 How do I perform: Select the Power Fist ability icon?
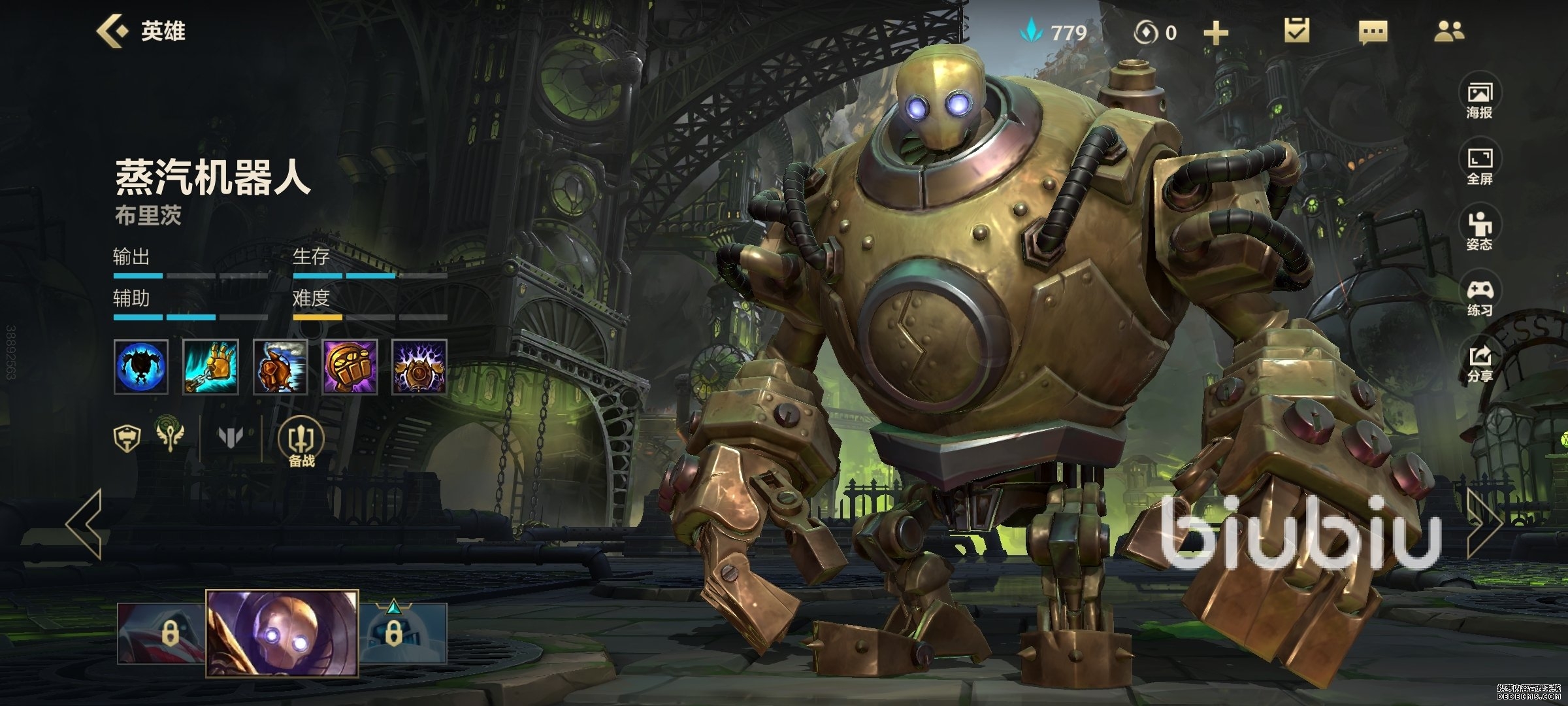point(350,367)
